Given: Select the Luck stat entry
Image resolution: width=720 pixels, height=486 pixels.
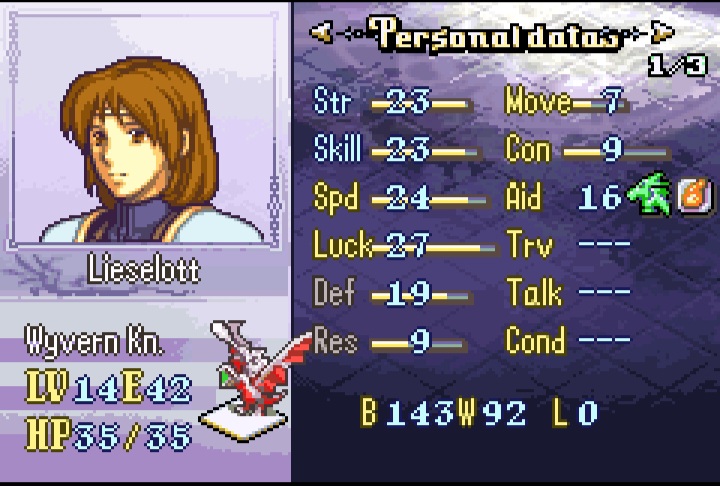Looking at the screenshot, I should coord(400,246).
